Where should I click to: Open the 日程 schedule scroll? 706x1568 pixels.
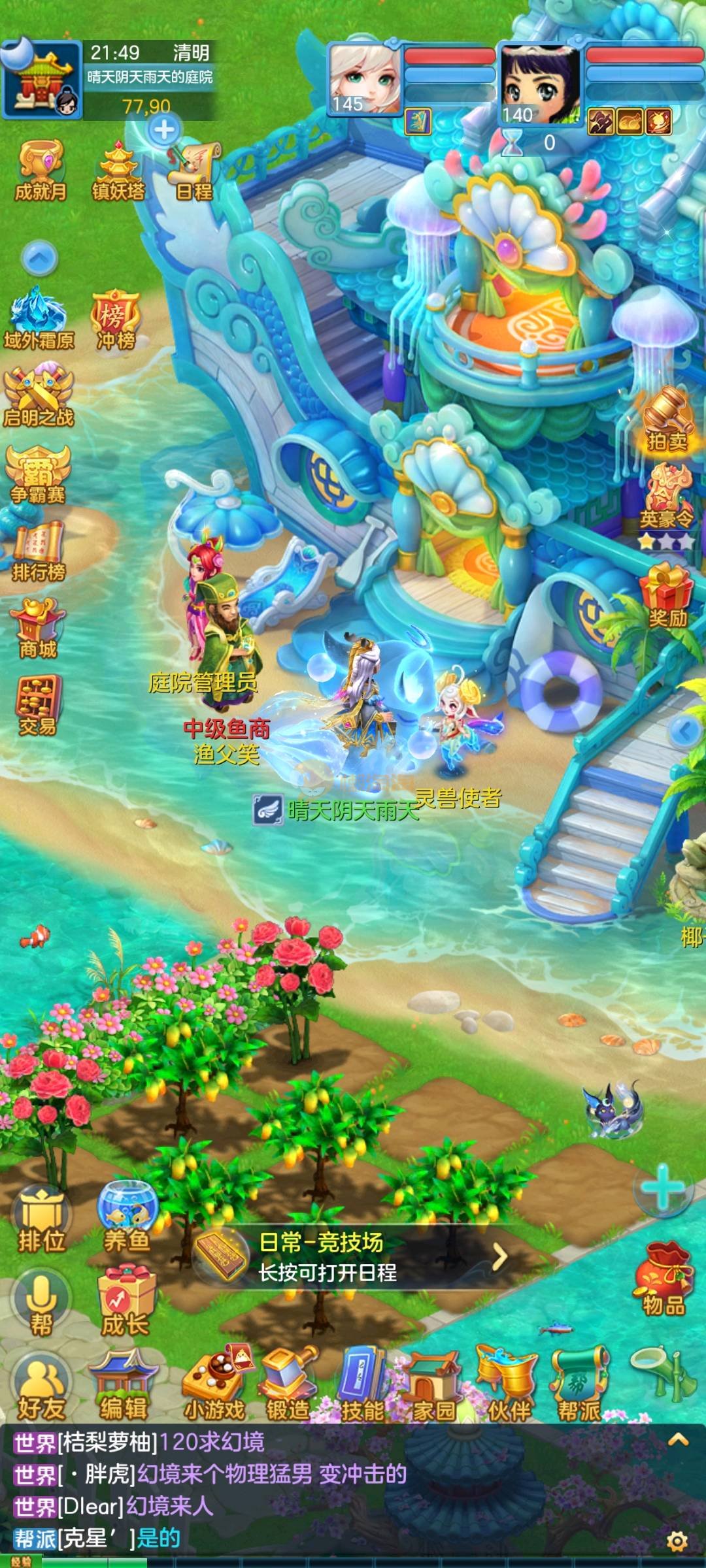[194, 172]
